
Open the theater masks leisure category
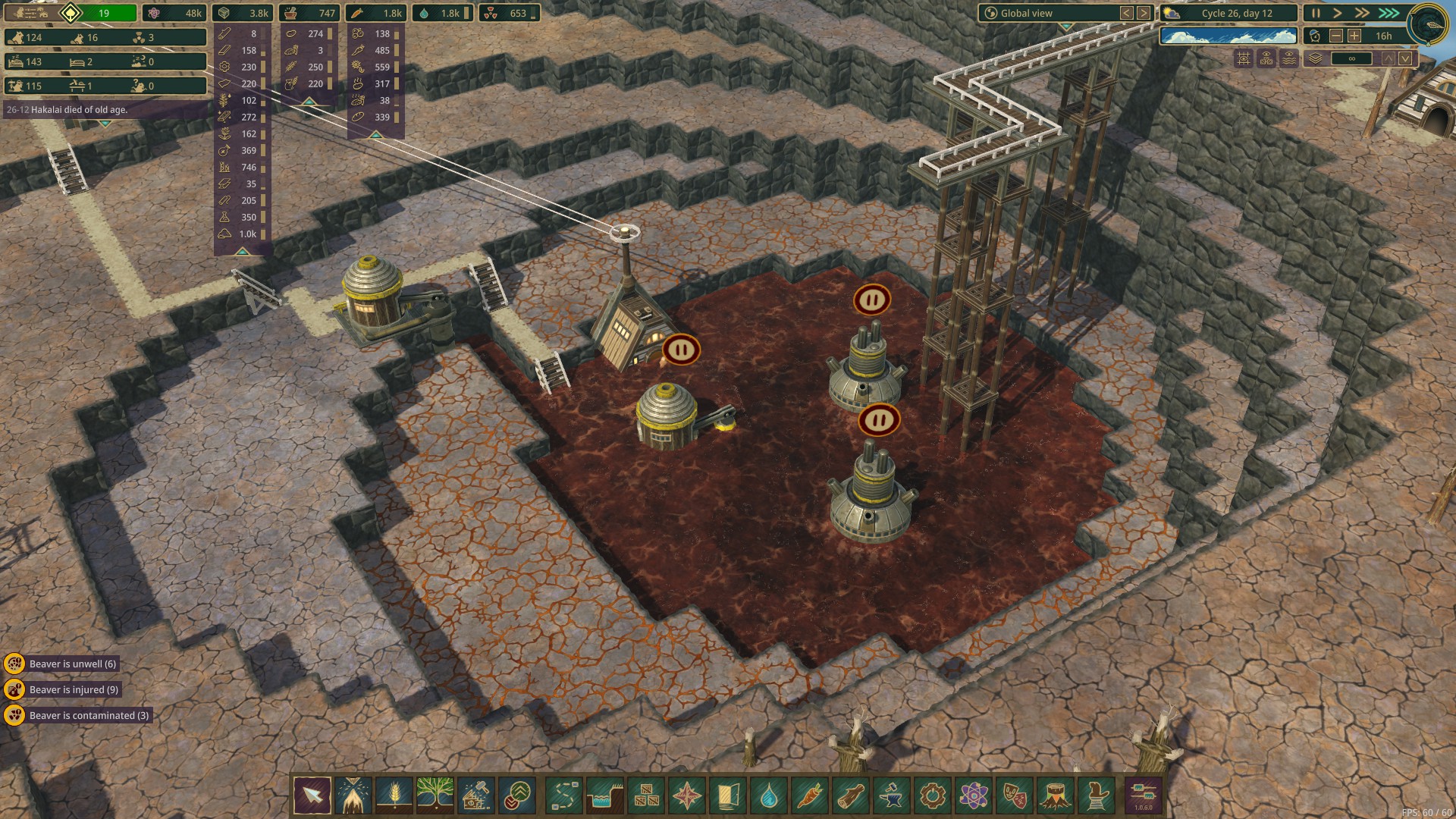[1015, 796]
